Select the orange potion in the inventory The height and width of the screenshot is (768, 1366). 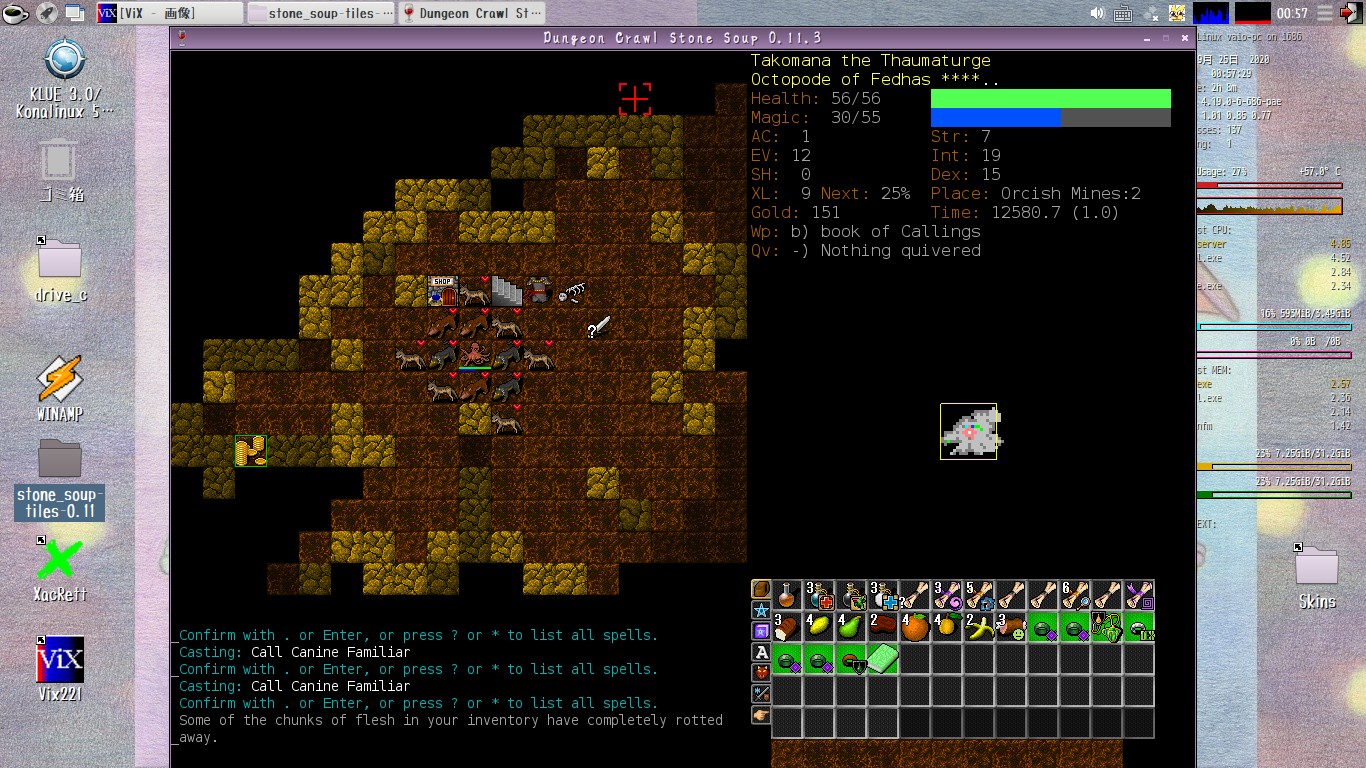click(x=788, y=596)
